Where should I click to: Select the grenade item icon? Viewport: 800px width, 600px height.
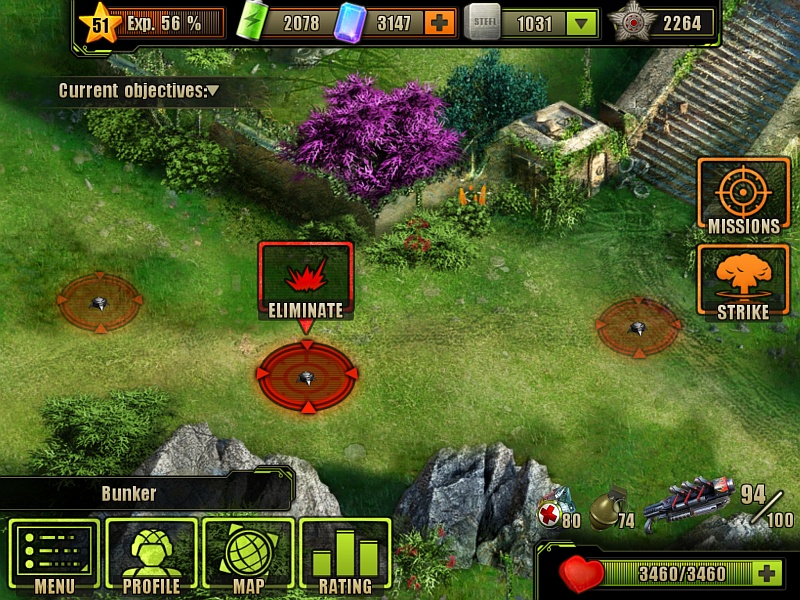pyautogui.click(x=607, y=508)
